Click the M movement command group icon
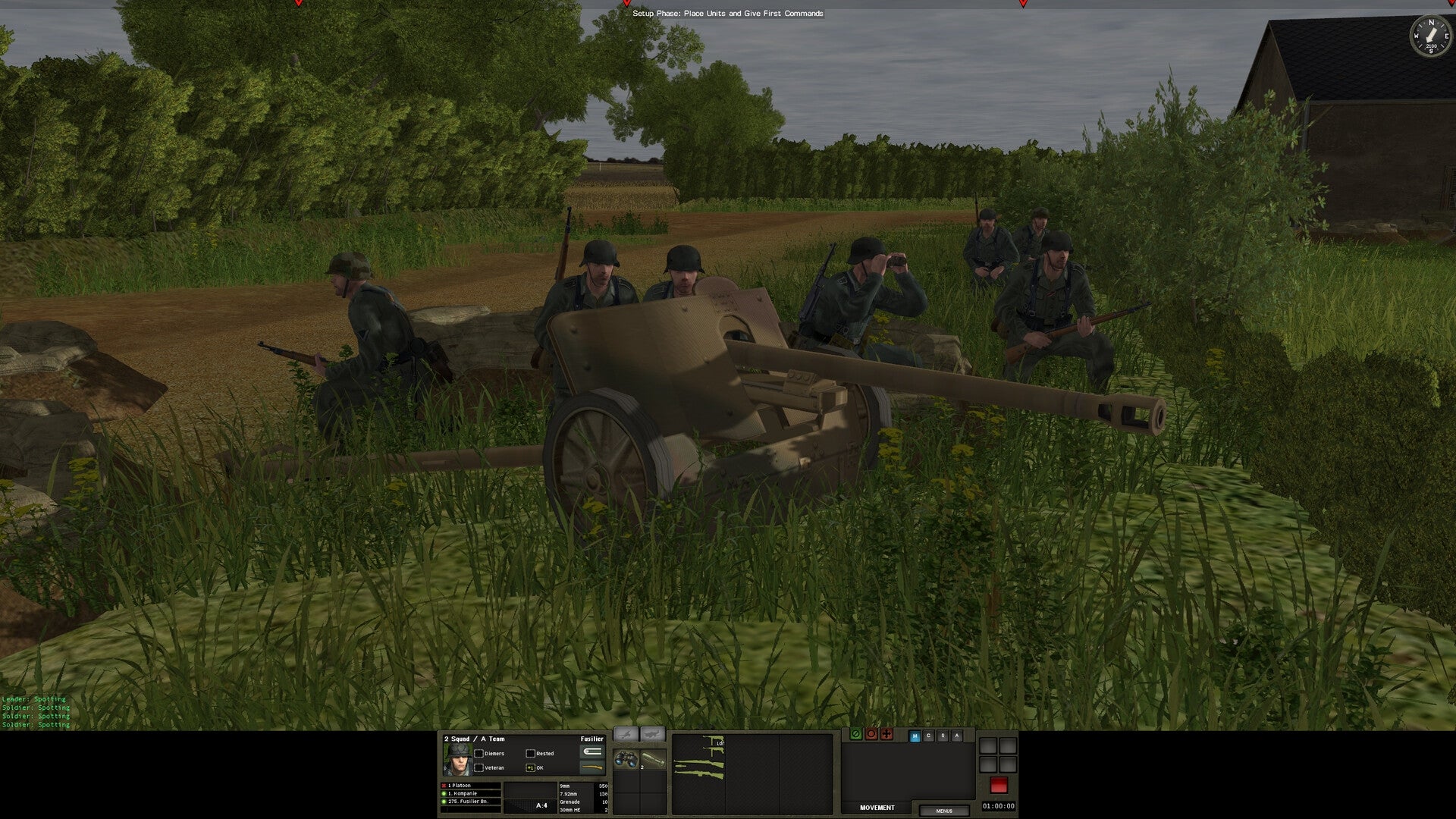The image size is (1456, 819). [x=915, y=736]
